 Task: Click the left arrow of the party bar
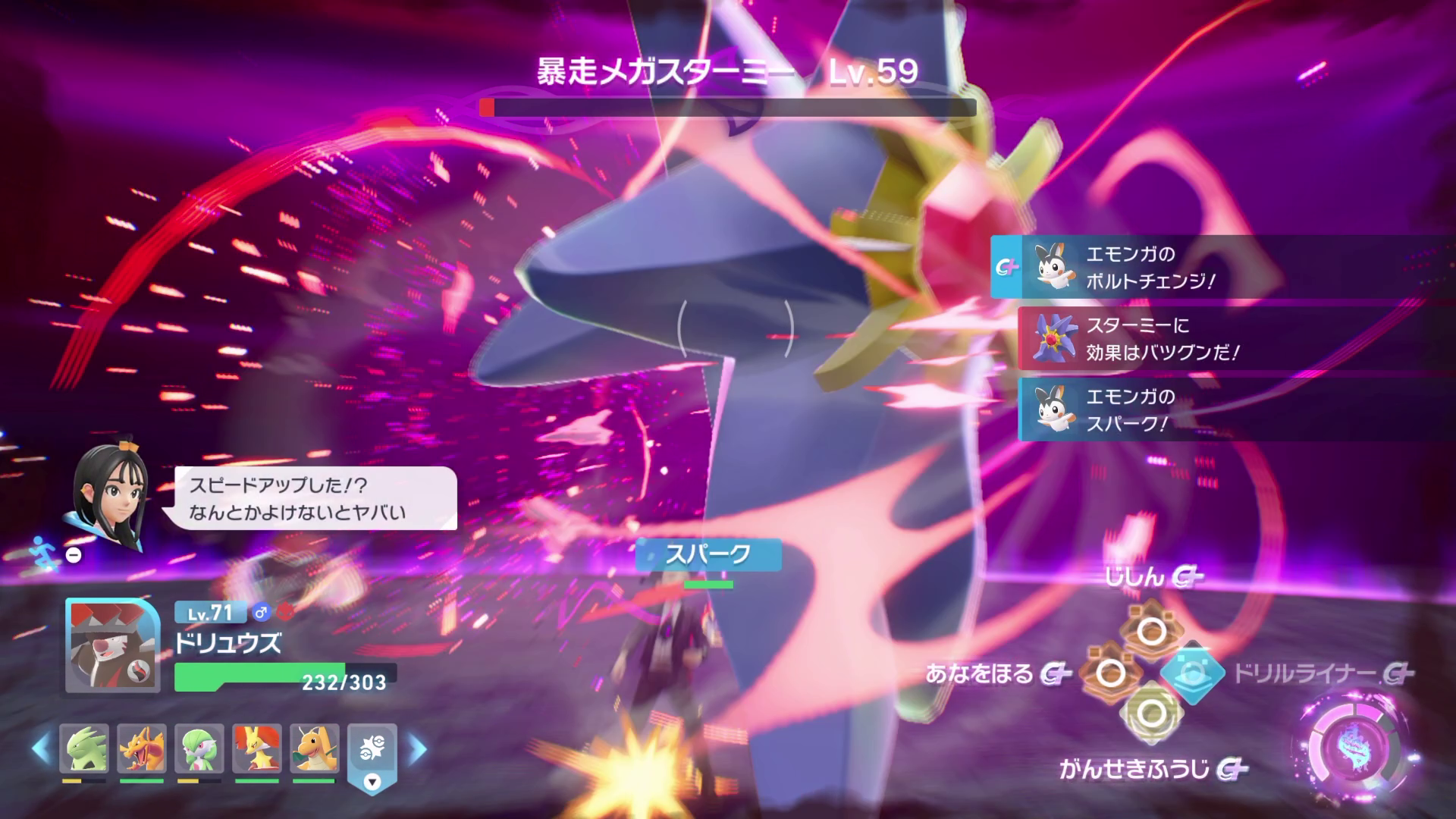tap(40, 748)
